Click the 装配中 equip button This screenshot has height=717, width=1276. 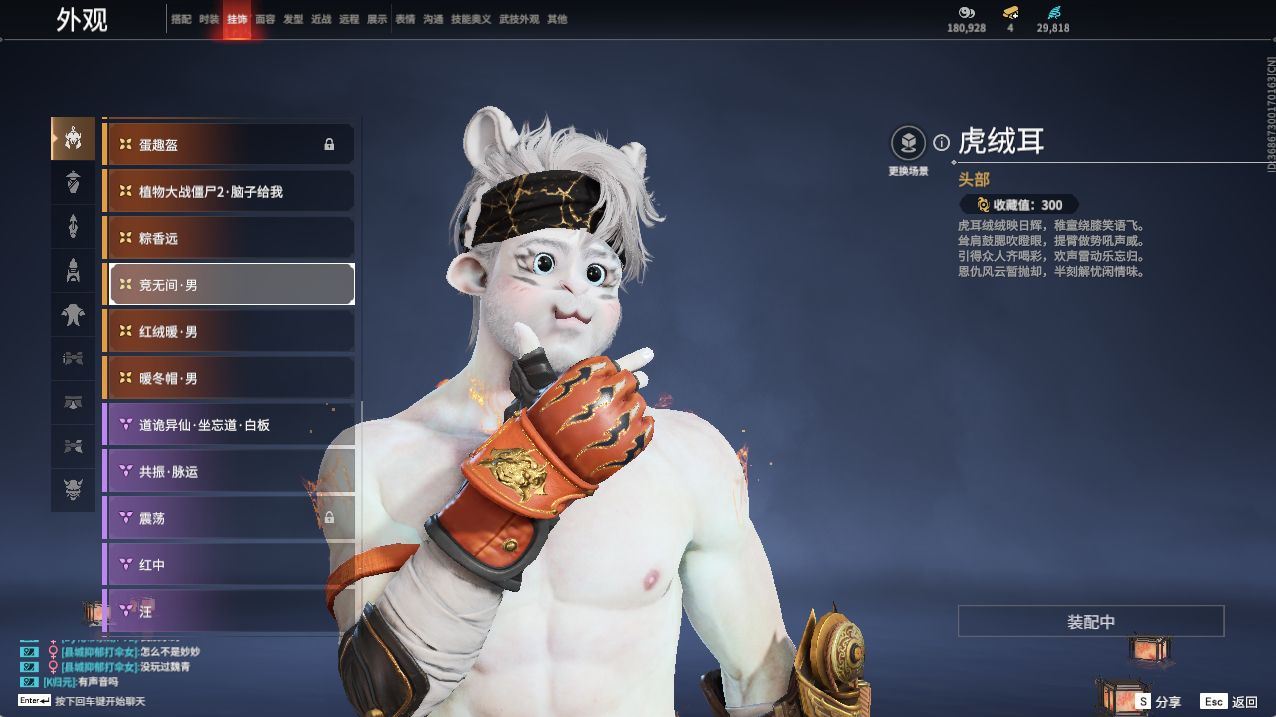tap(1090, 621)
